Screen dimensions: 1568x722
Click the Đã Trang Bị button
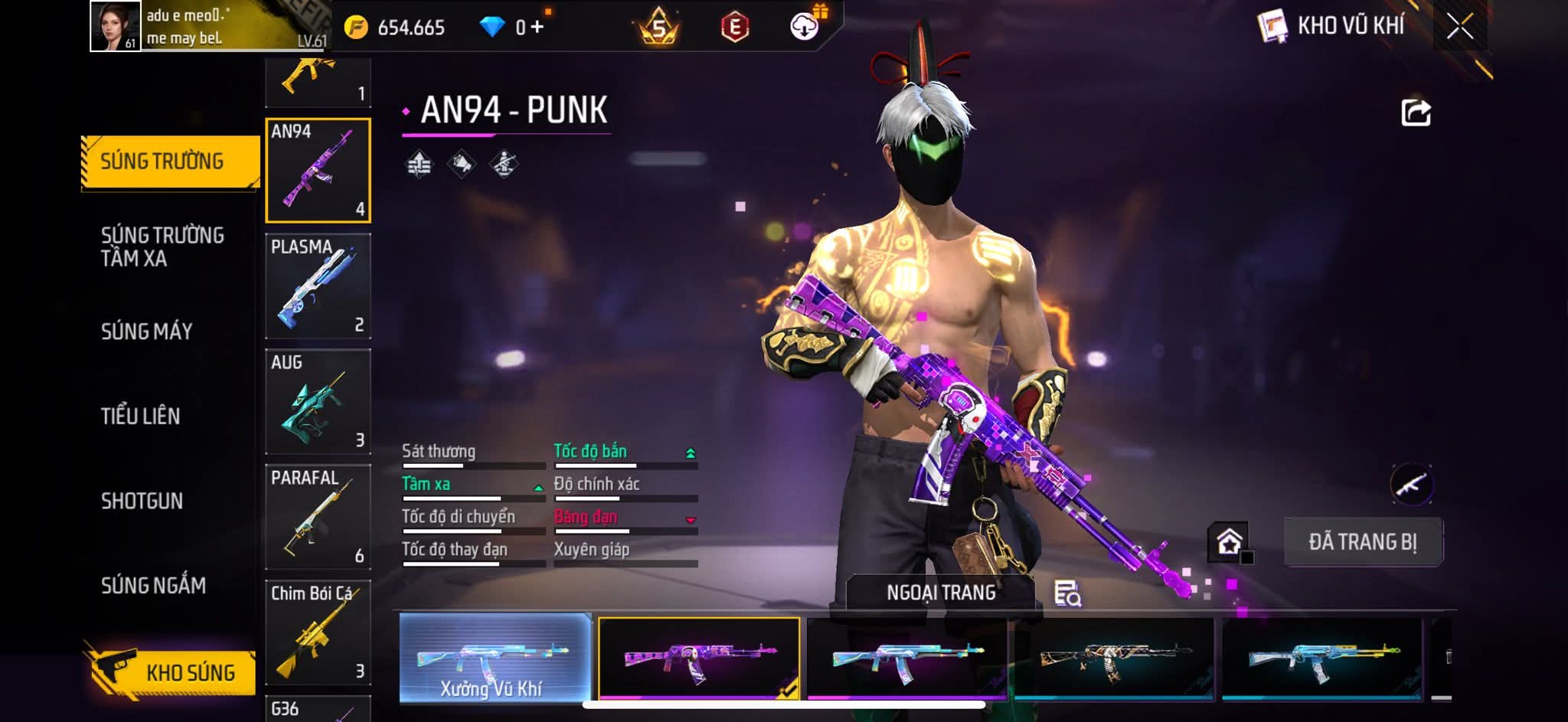pos(1363,542)
